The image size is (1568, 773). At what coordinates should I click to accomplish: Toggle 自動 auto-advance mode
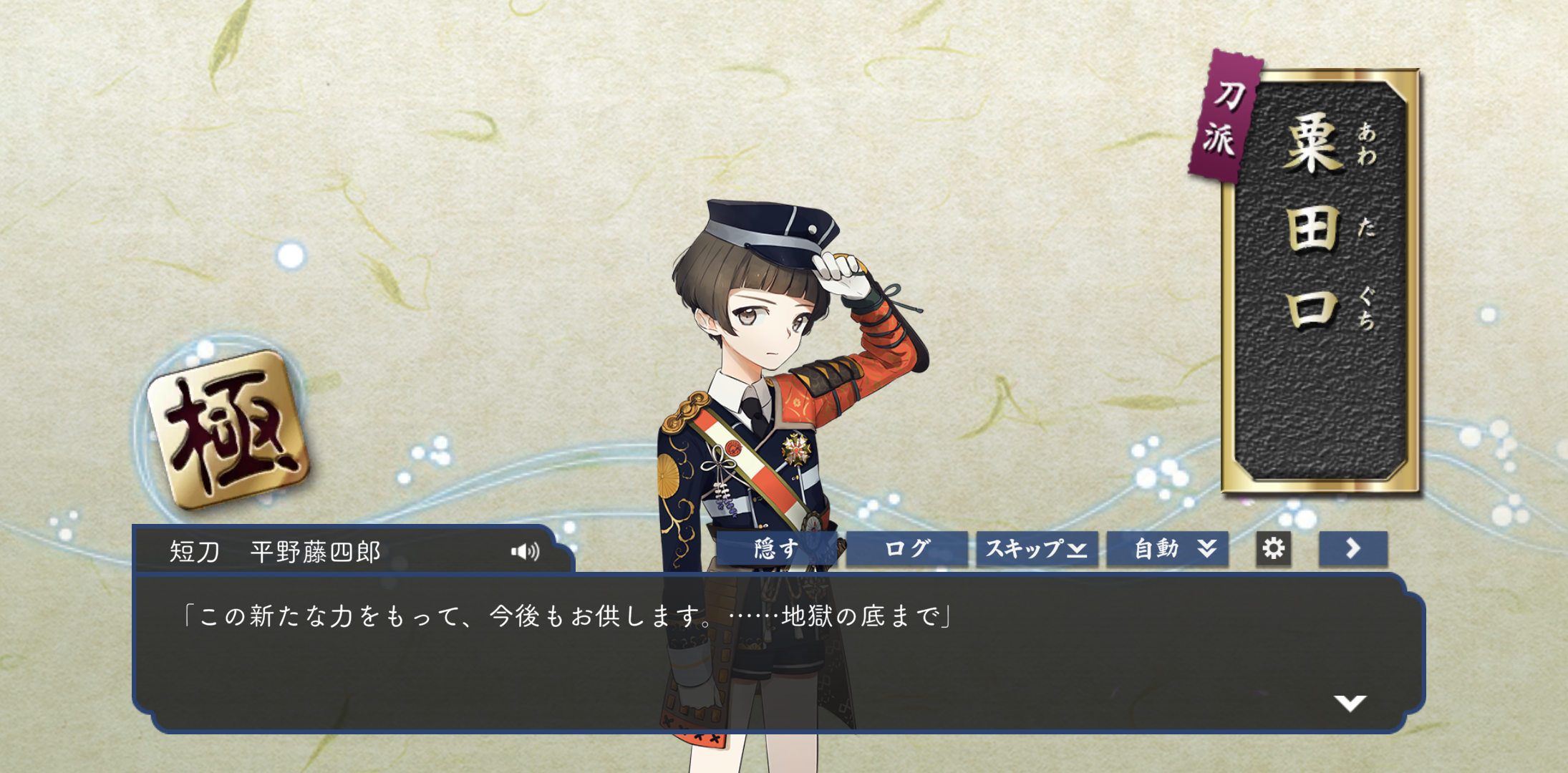[x=1167, y=549]
